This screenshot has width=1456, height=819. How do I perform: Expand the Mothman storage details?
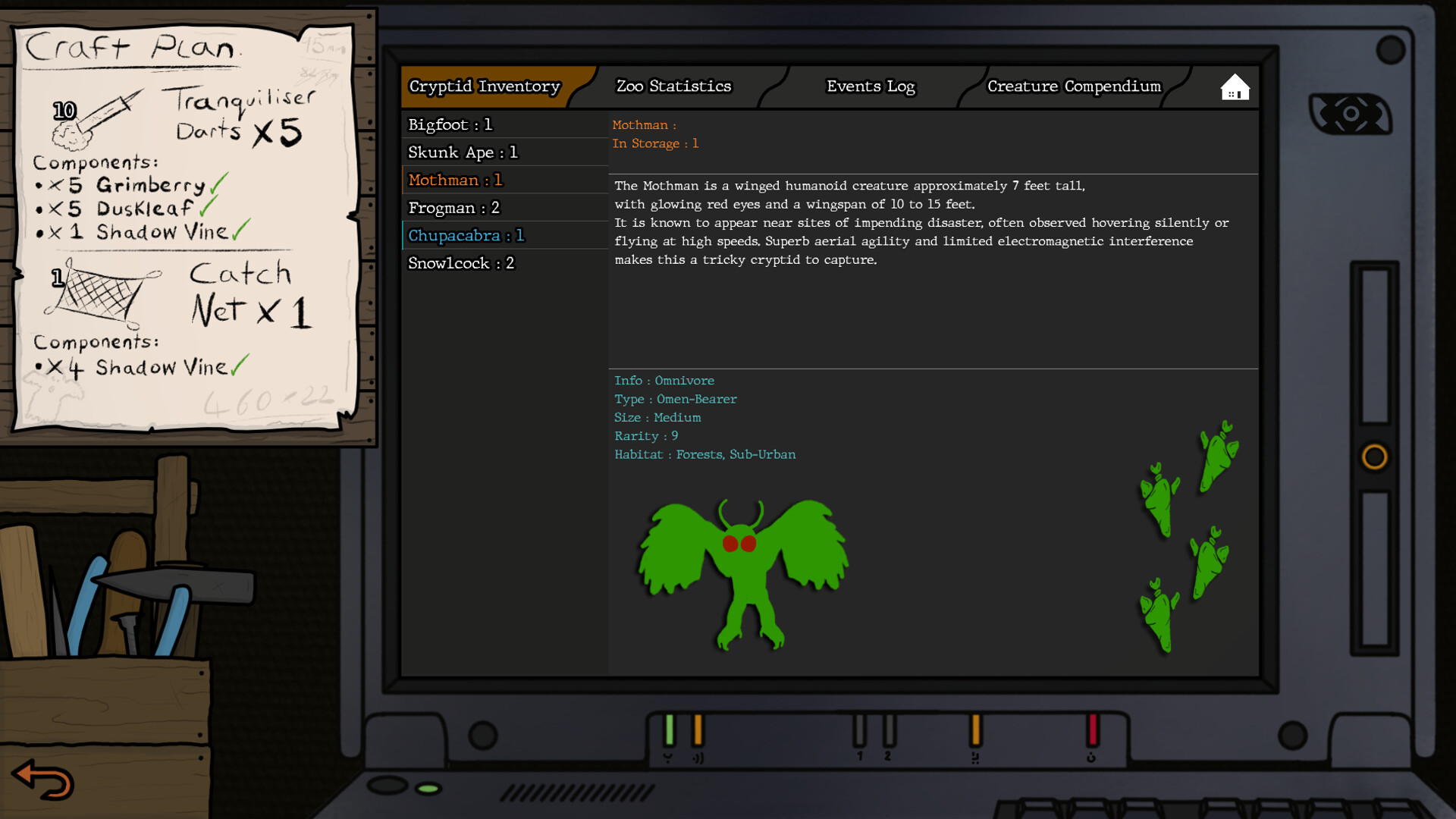point(655,143)
